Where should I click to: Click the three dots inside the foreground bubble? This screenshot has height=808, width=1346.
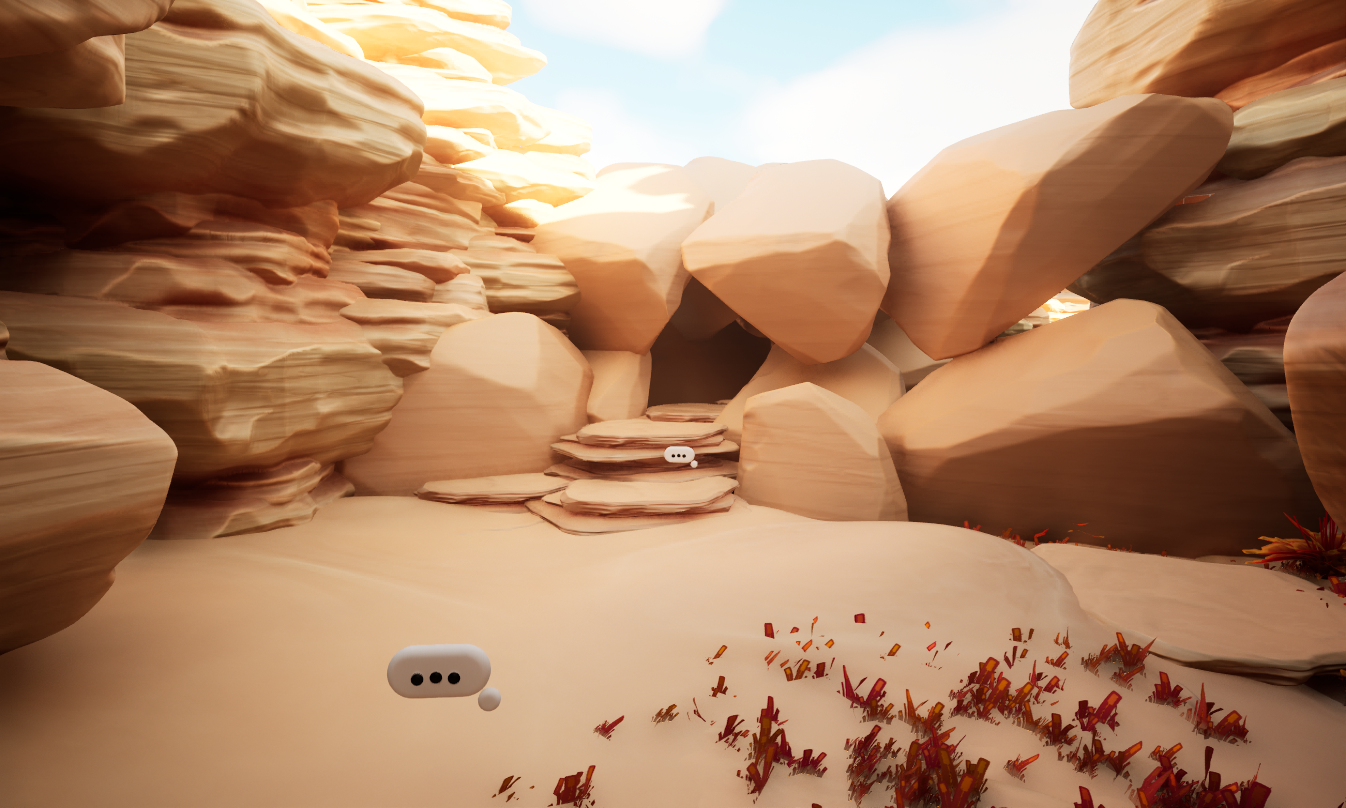point(437,679)
